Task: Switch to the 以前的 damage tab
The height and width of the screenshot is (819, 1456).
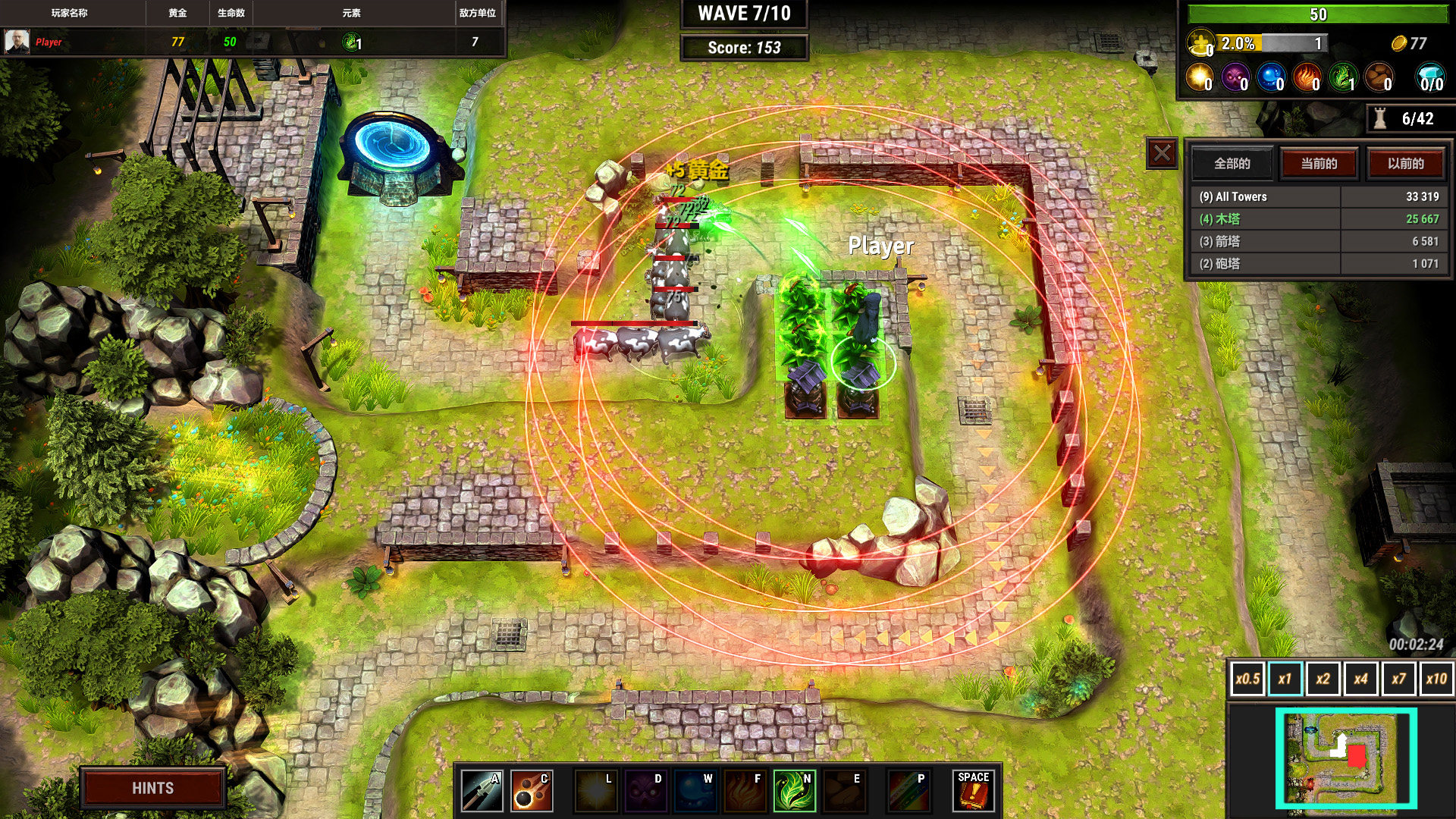Action: [x=1405, y=164]
